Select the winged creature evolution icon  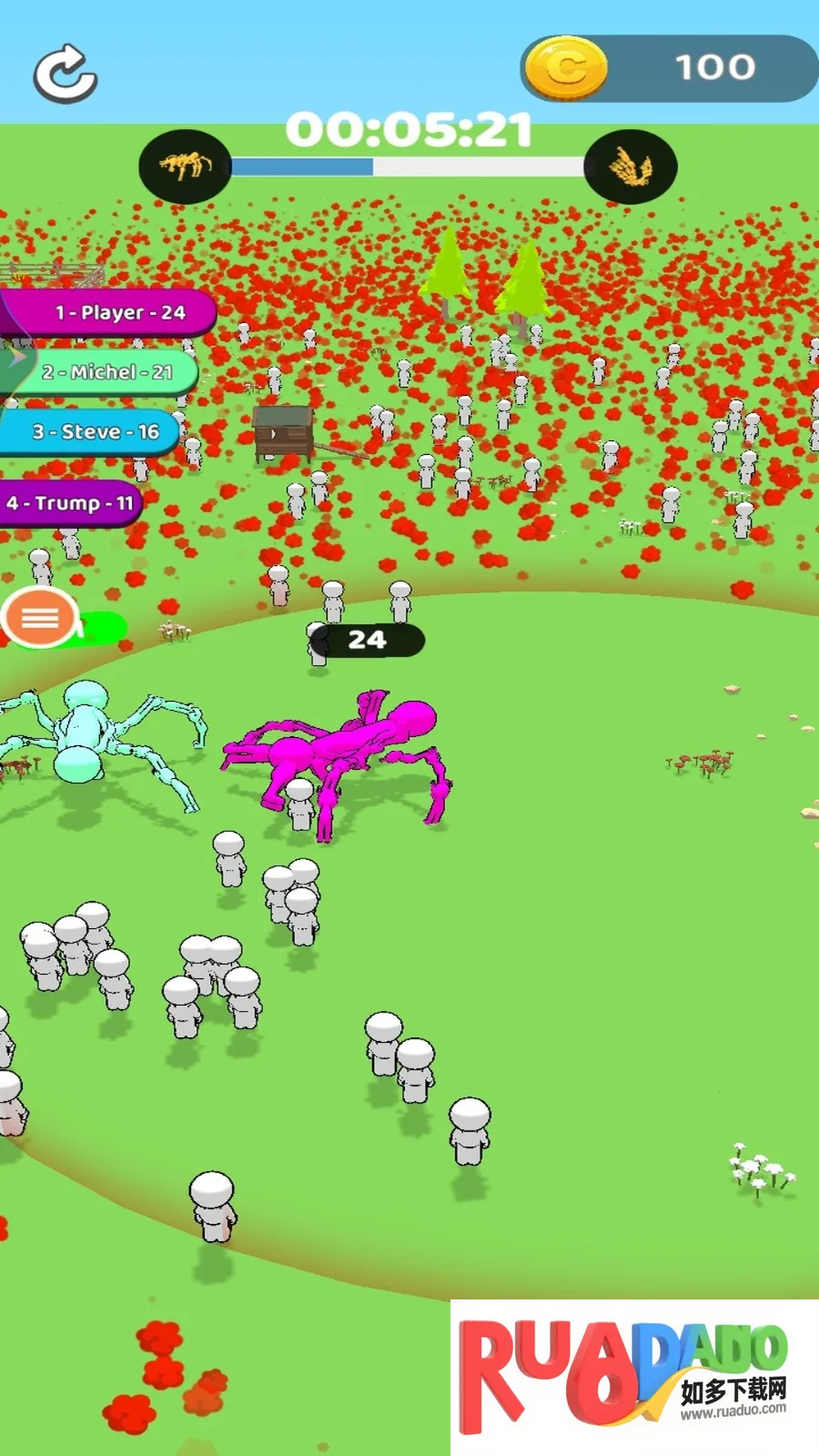coord(630,167)
